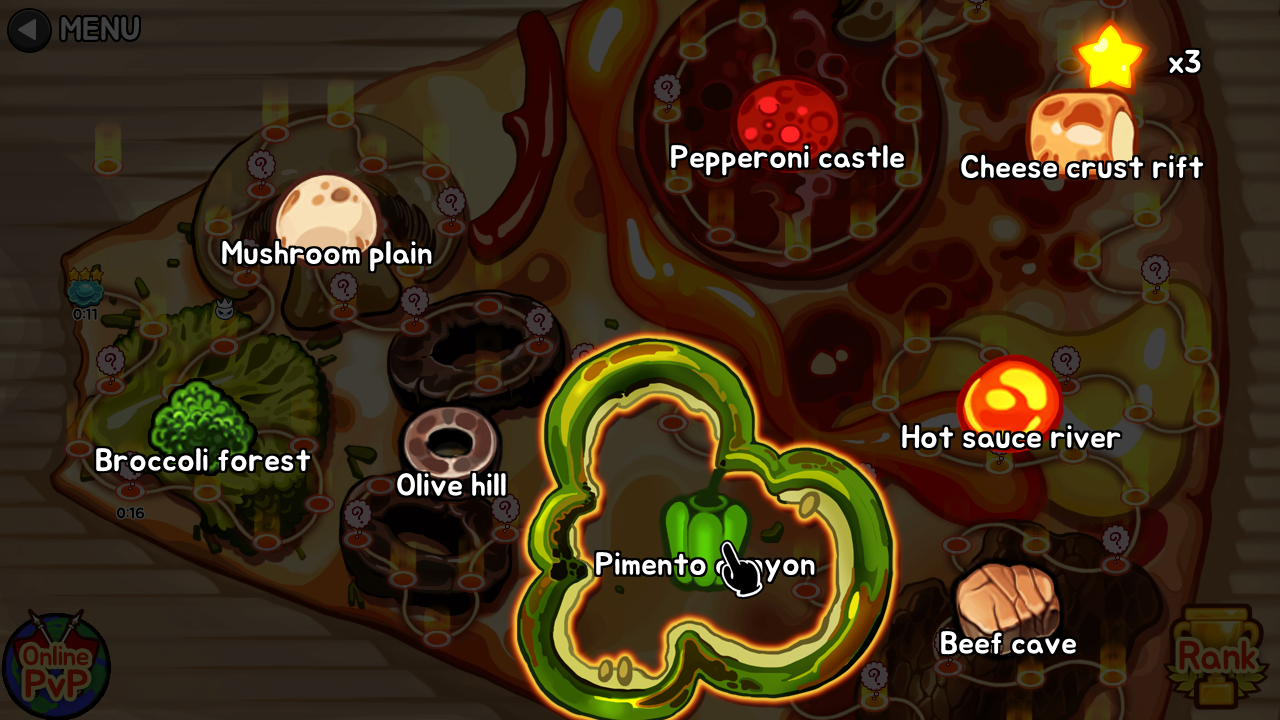Click the 0:16 timer below Broccoli forest
Viewport: 1280px width, 720px height.
pyautogui.click(x=130, y=510)
